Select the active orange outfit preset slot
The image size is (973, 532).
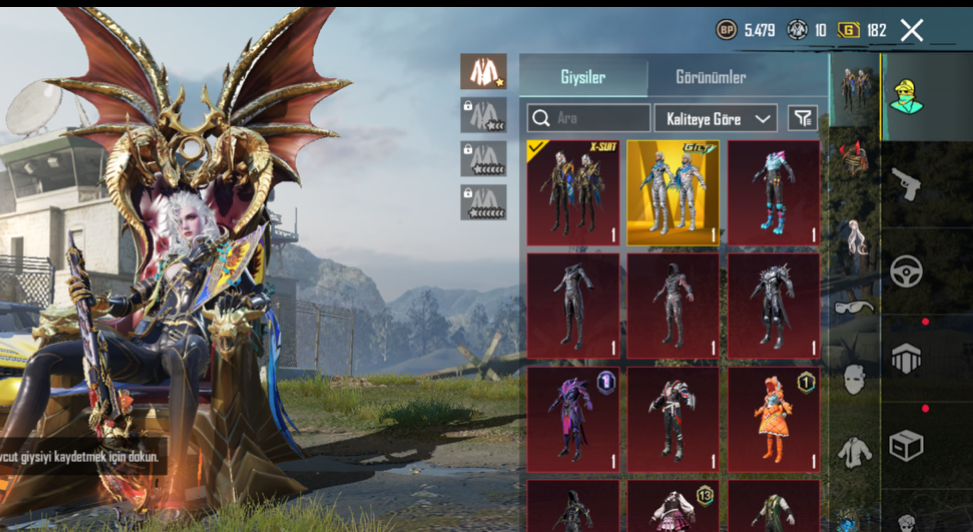click(483, 71)
